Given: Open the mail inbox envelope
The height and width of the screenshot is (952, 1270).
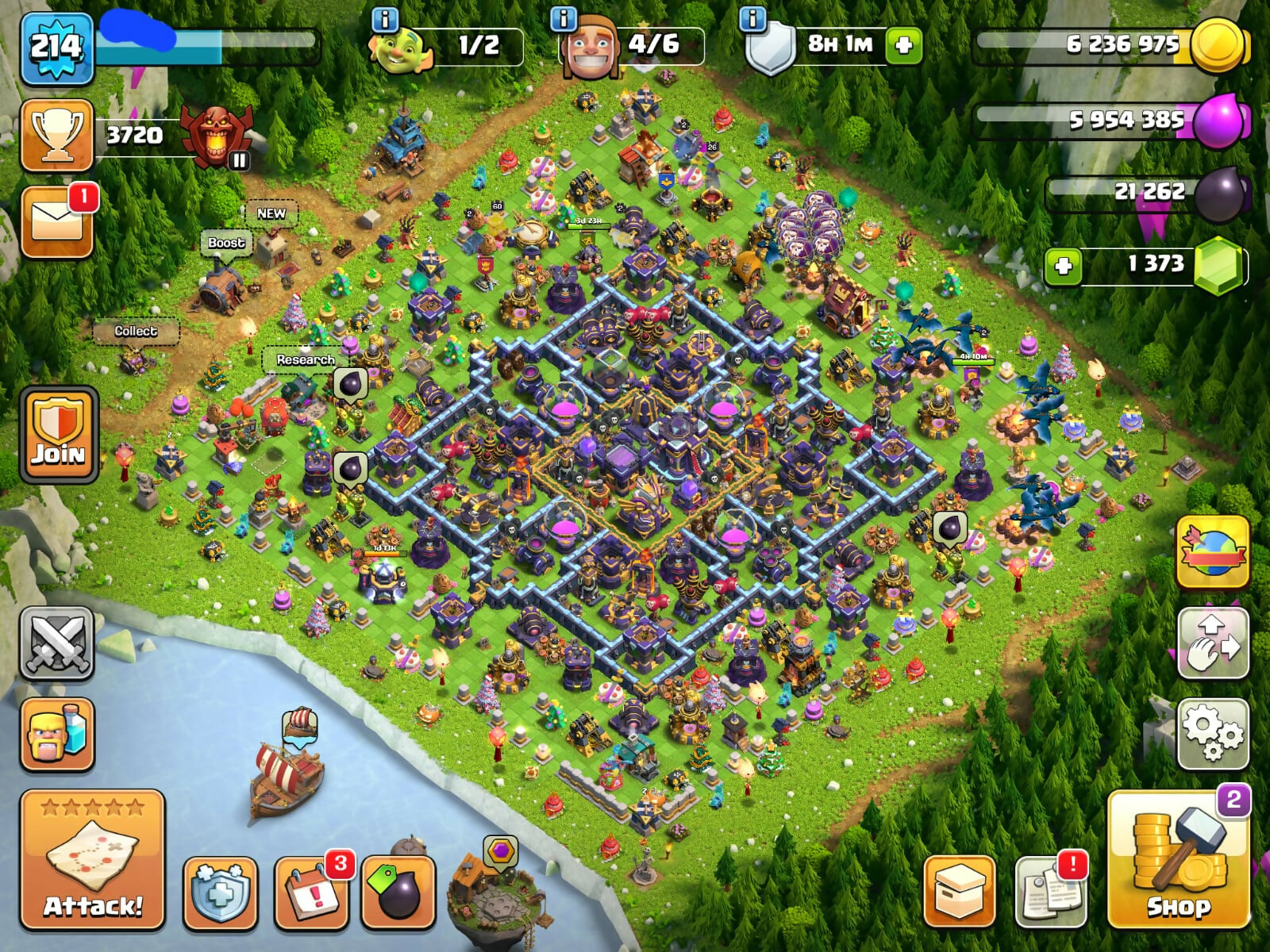Looking at the screenshot, I should point(57,222).
